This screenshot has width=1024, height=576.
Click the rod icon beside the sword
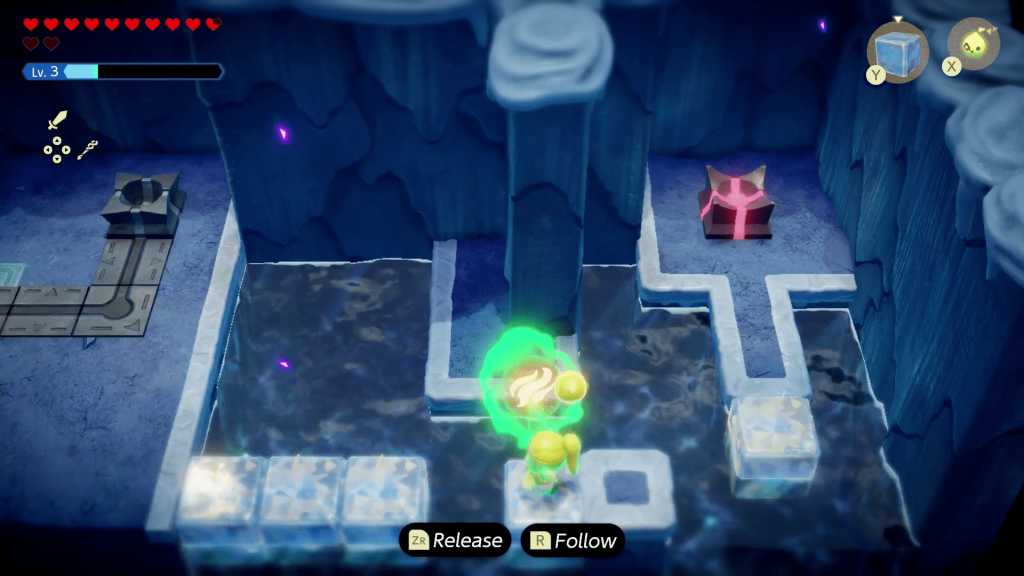pos(88,150)
